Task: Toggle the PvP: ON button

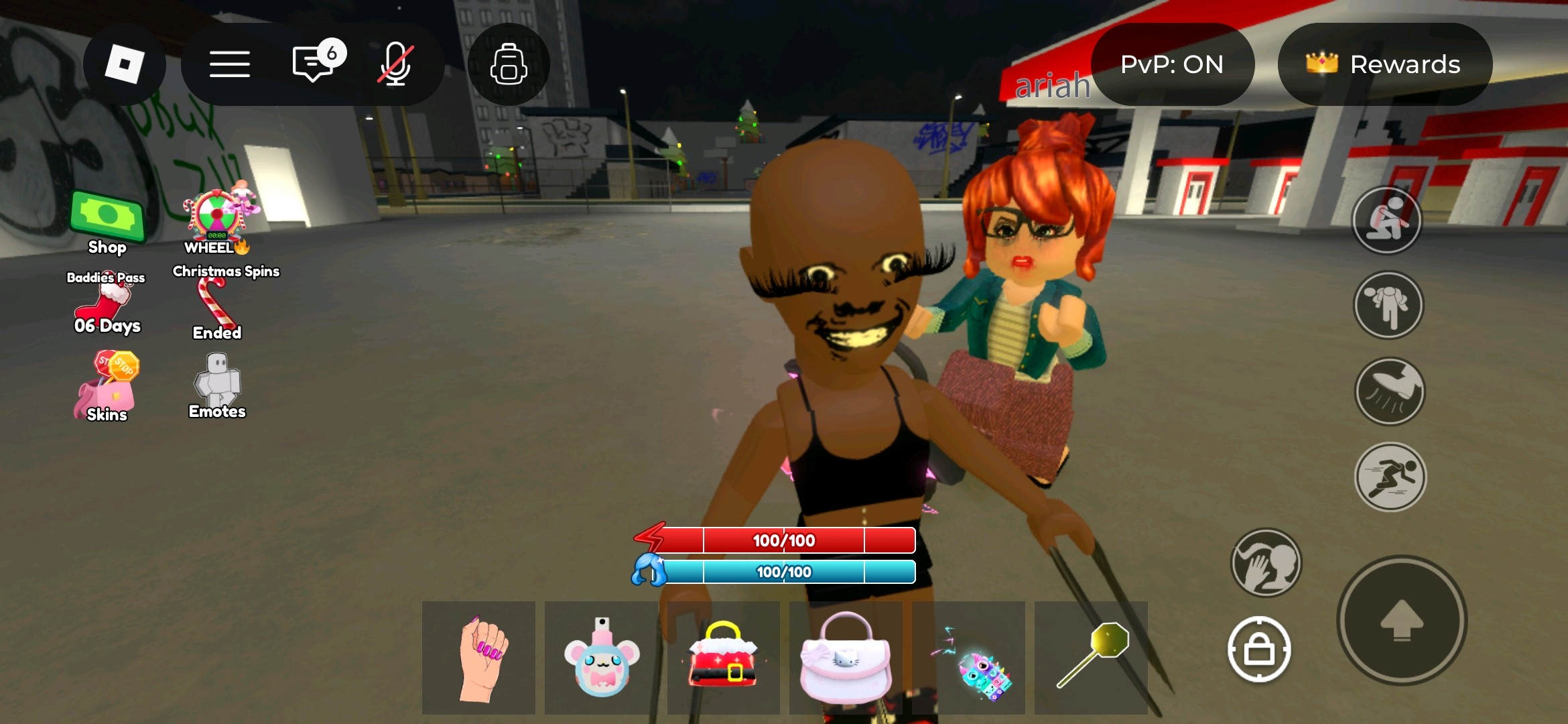Action: pyautogui.click(x=1172, y=64)
